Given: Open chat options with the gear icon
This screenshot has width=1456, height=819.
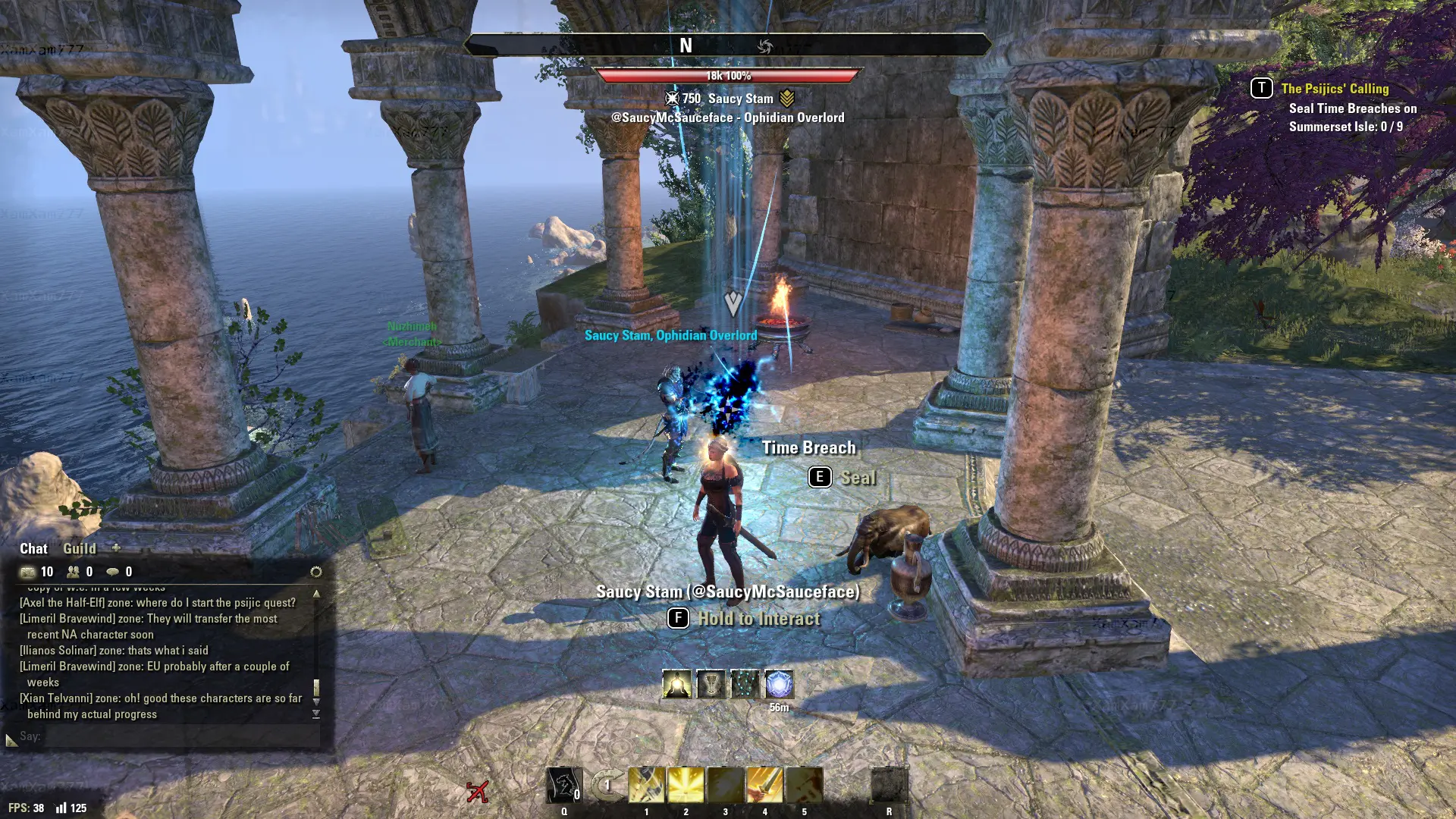Looking at the screenshot, I should pos(316,572).
